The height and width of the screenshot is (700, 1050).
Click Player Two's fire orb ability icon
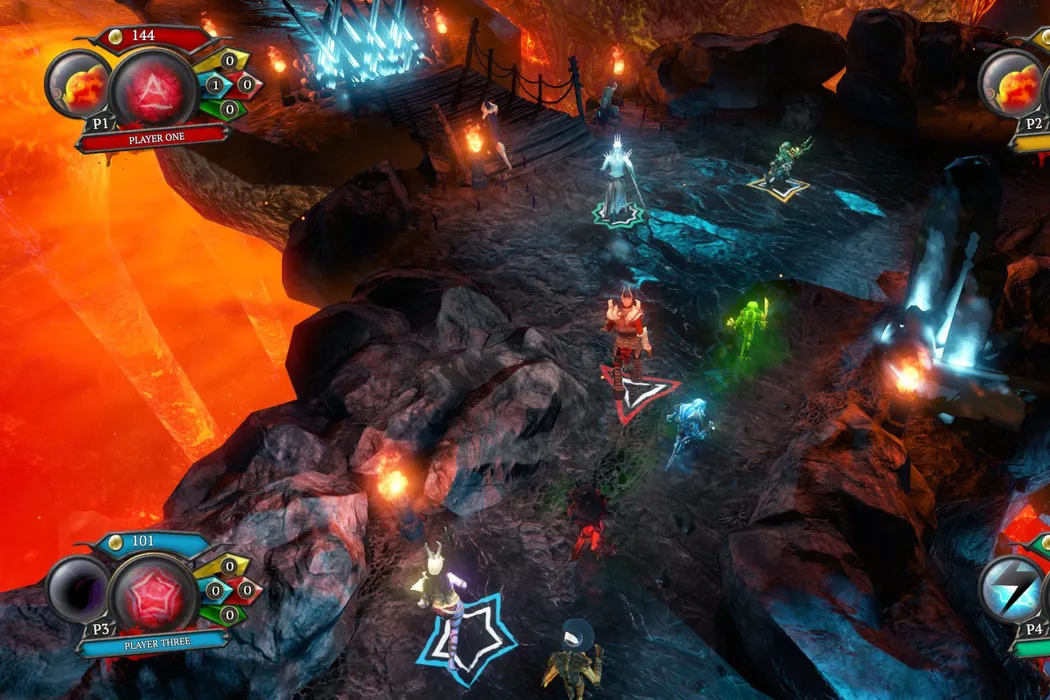coord(1012,87)
